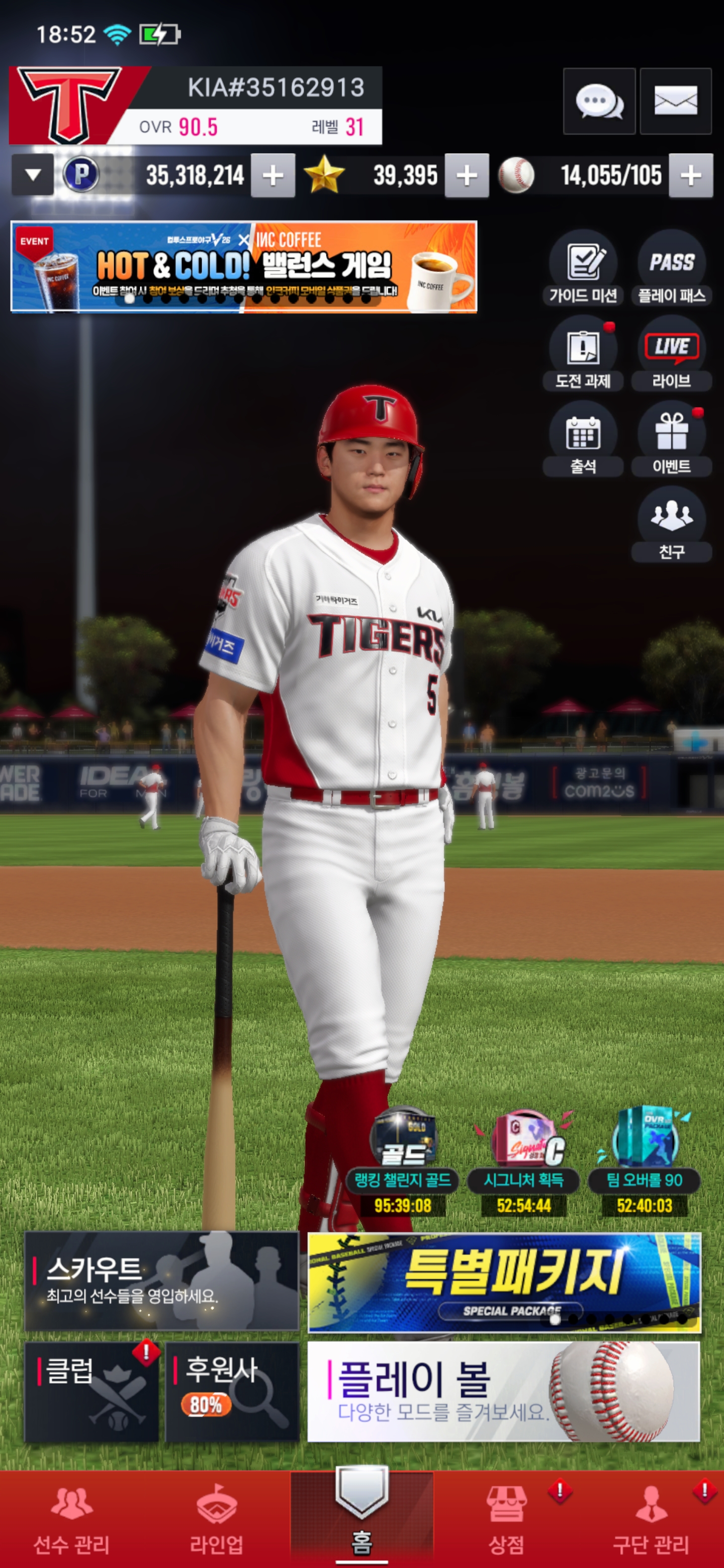Add more stars with the plus button
724x1568 pixels.
pyautogui.click(x=467, y=176)
